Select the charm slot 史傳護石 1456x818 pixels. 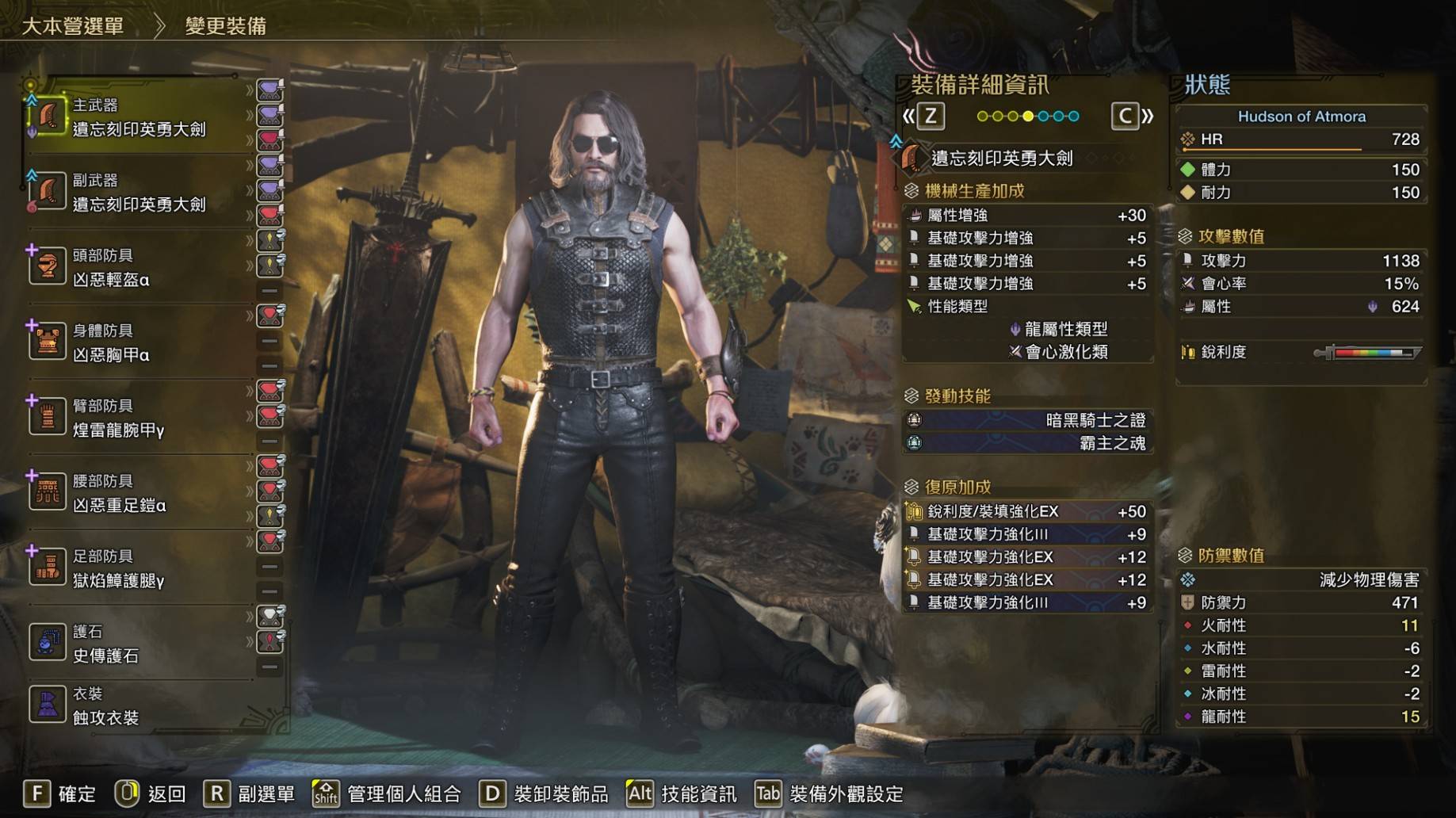tap(105, 644)
